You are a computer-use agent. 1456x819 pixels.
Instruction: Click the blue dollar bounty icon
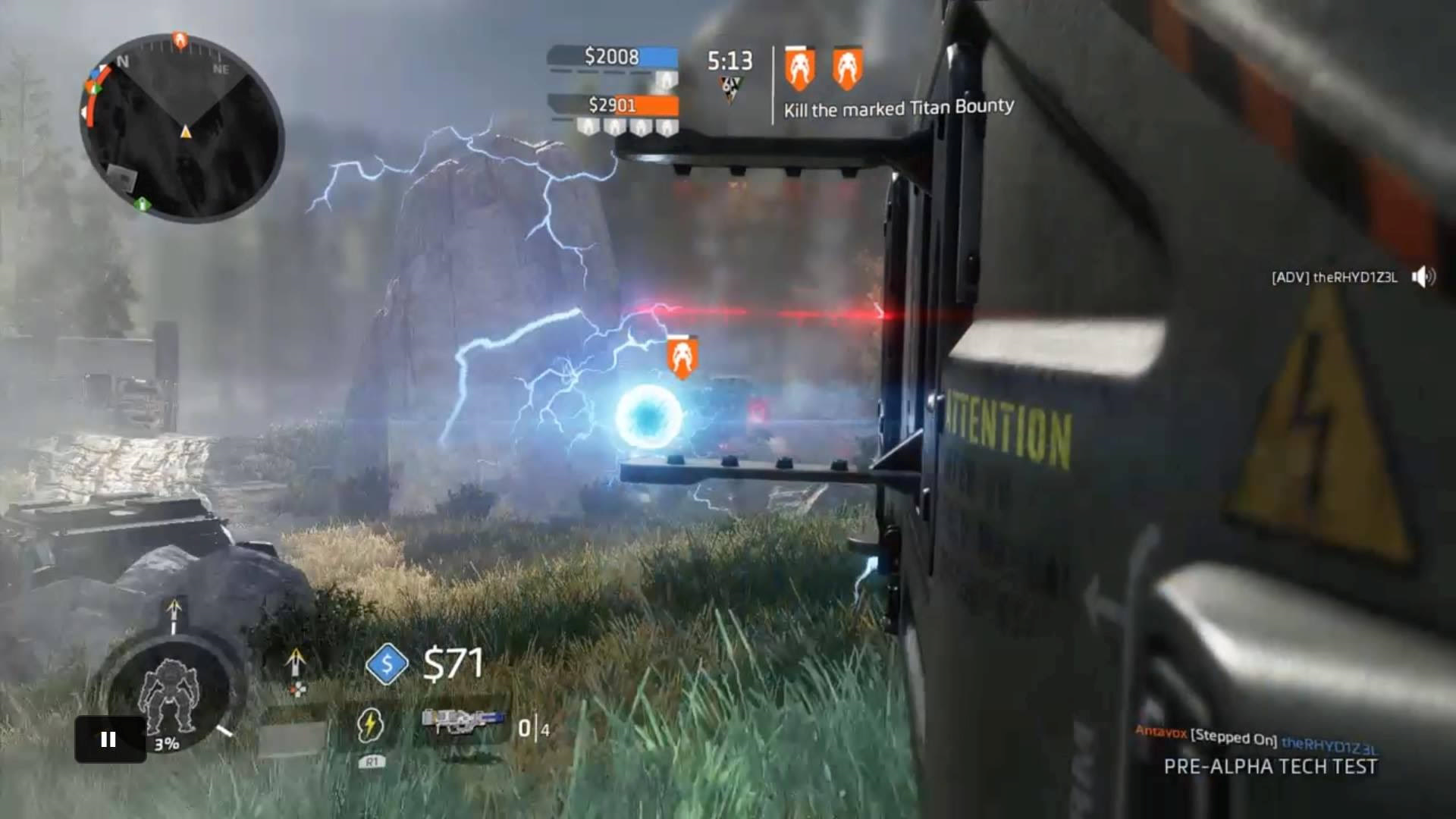[x=387, y=664]
